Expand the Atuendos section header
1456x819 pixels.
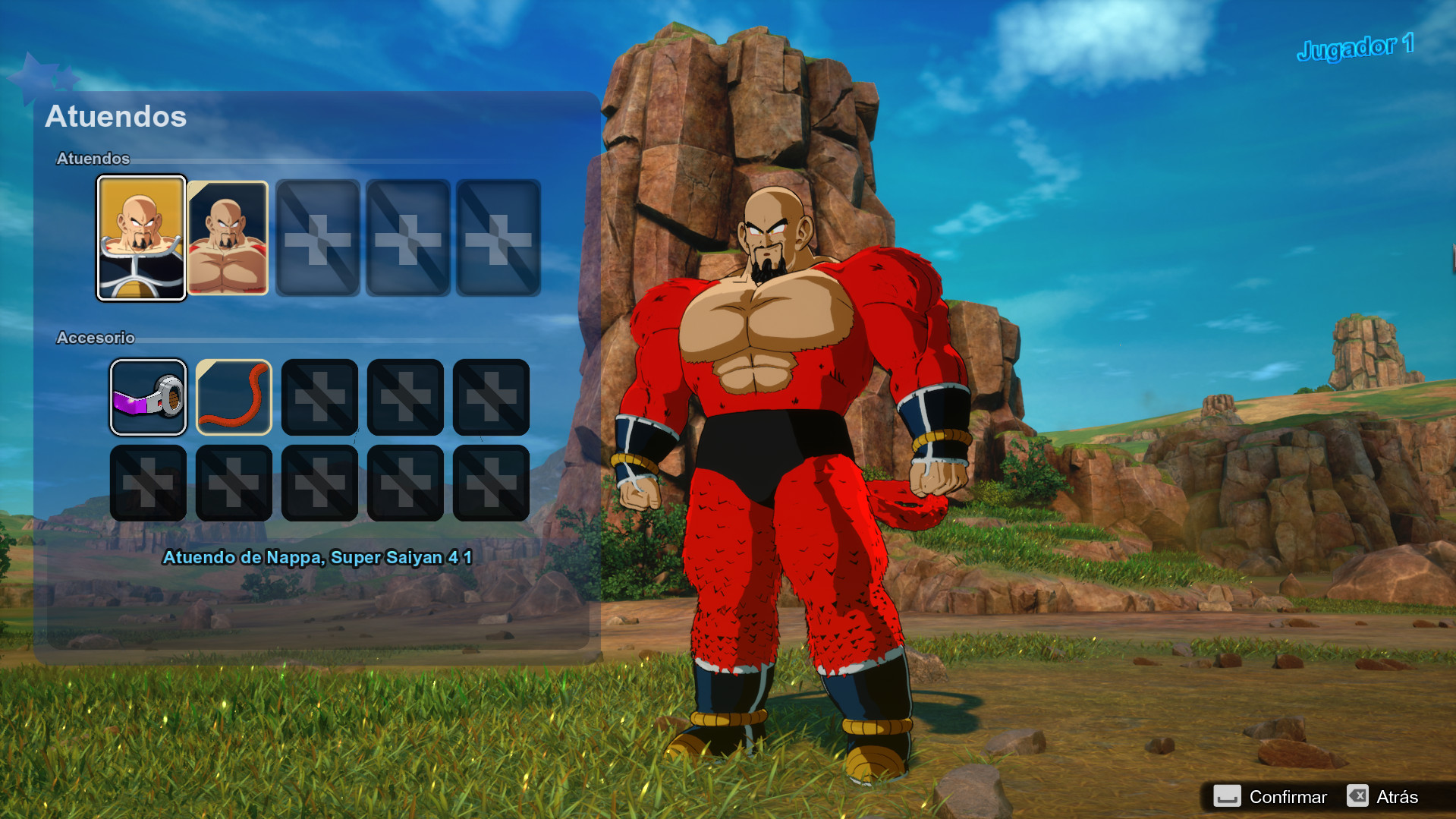94,159
